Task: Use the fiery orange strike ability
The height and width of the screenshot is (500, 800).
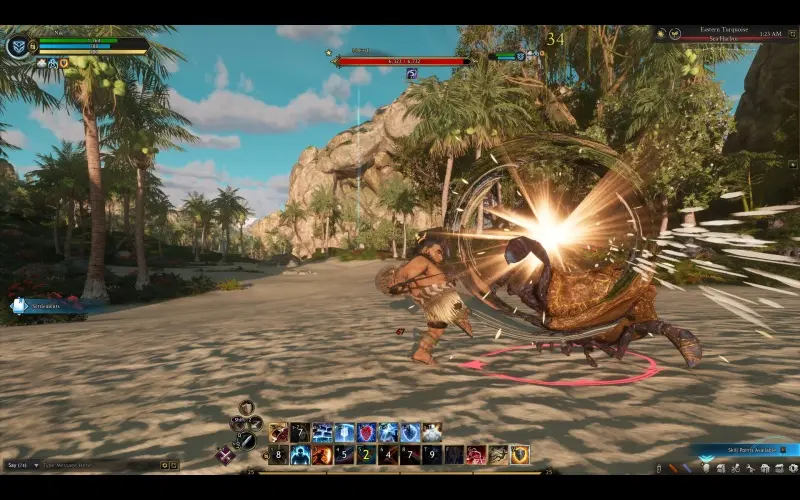Action: [322, 455]
